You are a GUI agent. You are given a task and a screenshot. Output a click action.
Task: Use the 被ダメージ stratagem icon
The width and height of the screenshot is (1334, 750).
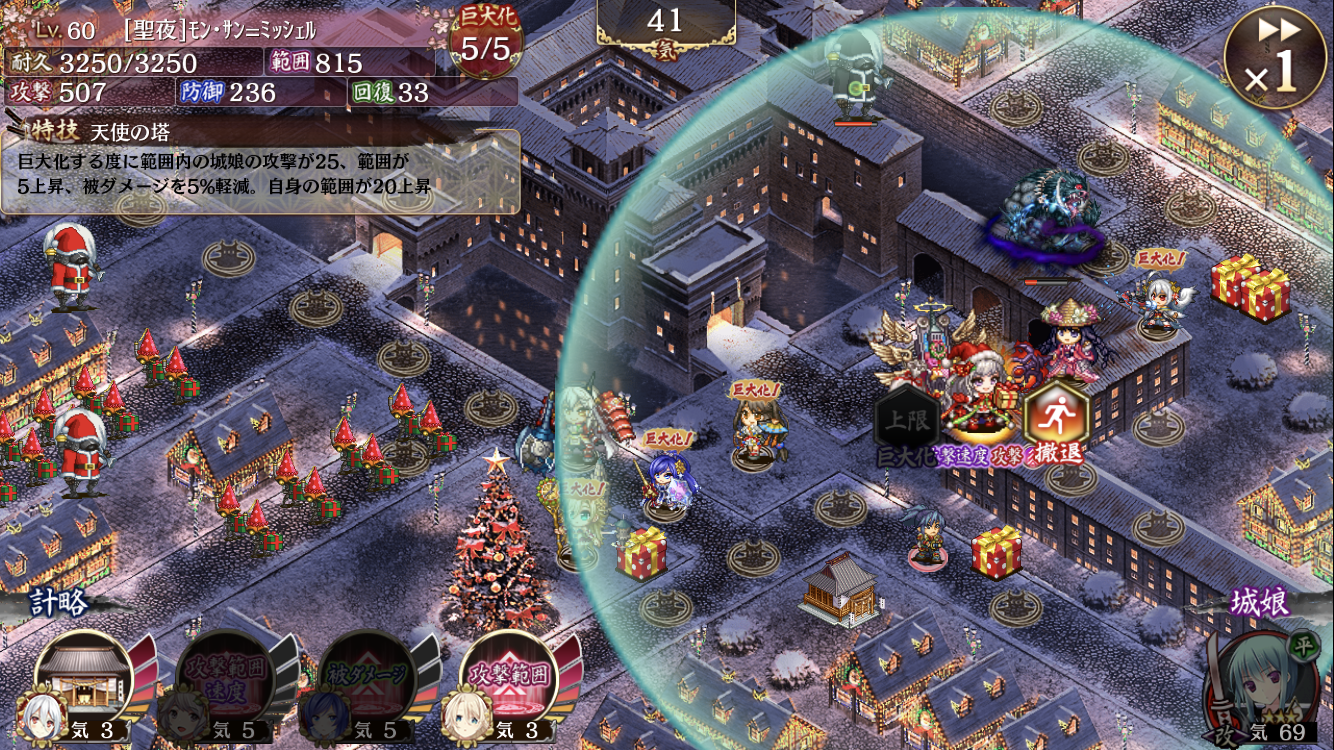pos(368,680)
